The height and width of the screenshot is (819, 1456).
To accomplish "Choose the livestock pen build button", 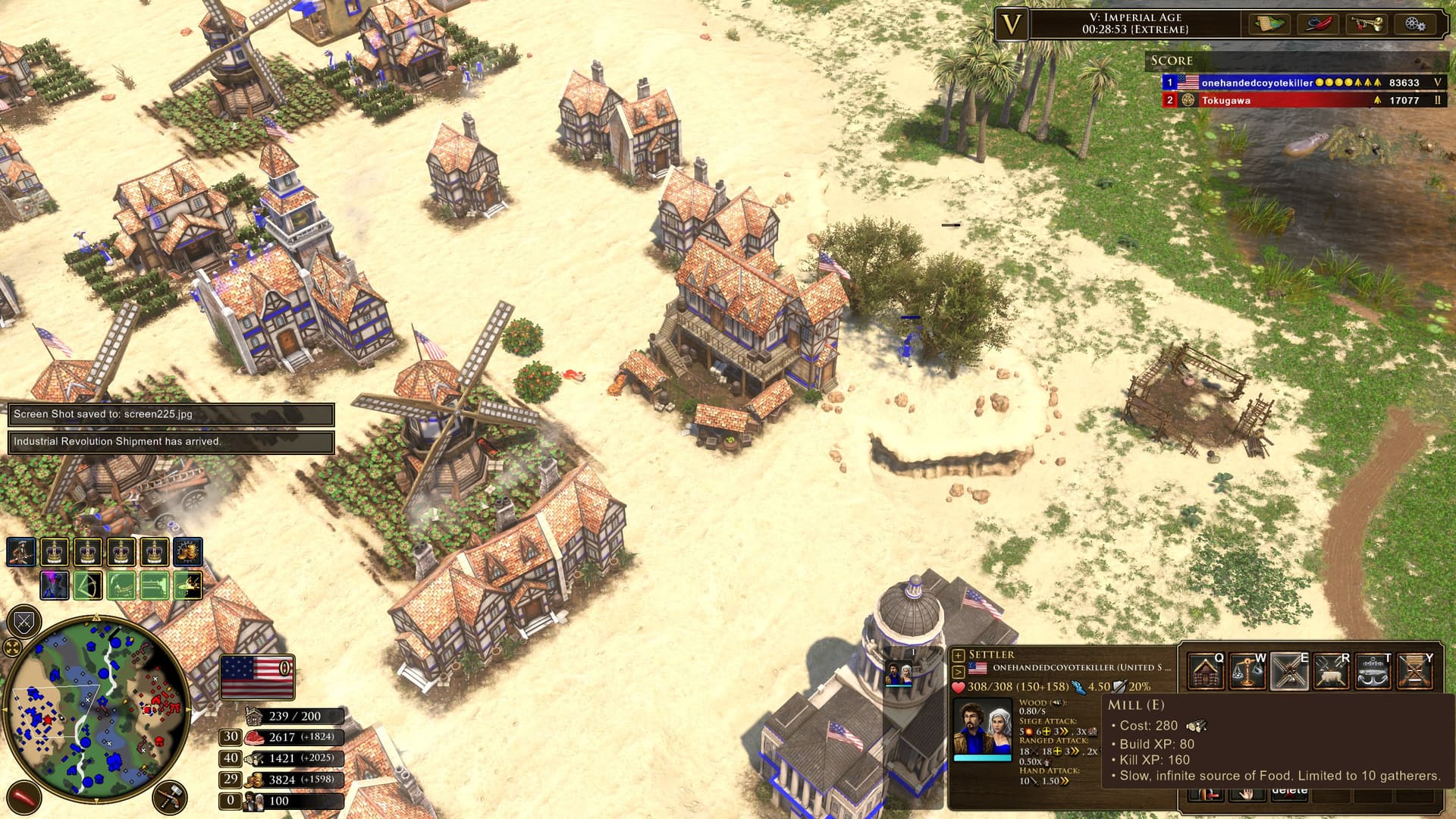I will click(x=1330, y=672).
